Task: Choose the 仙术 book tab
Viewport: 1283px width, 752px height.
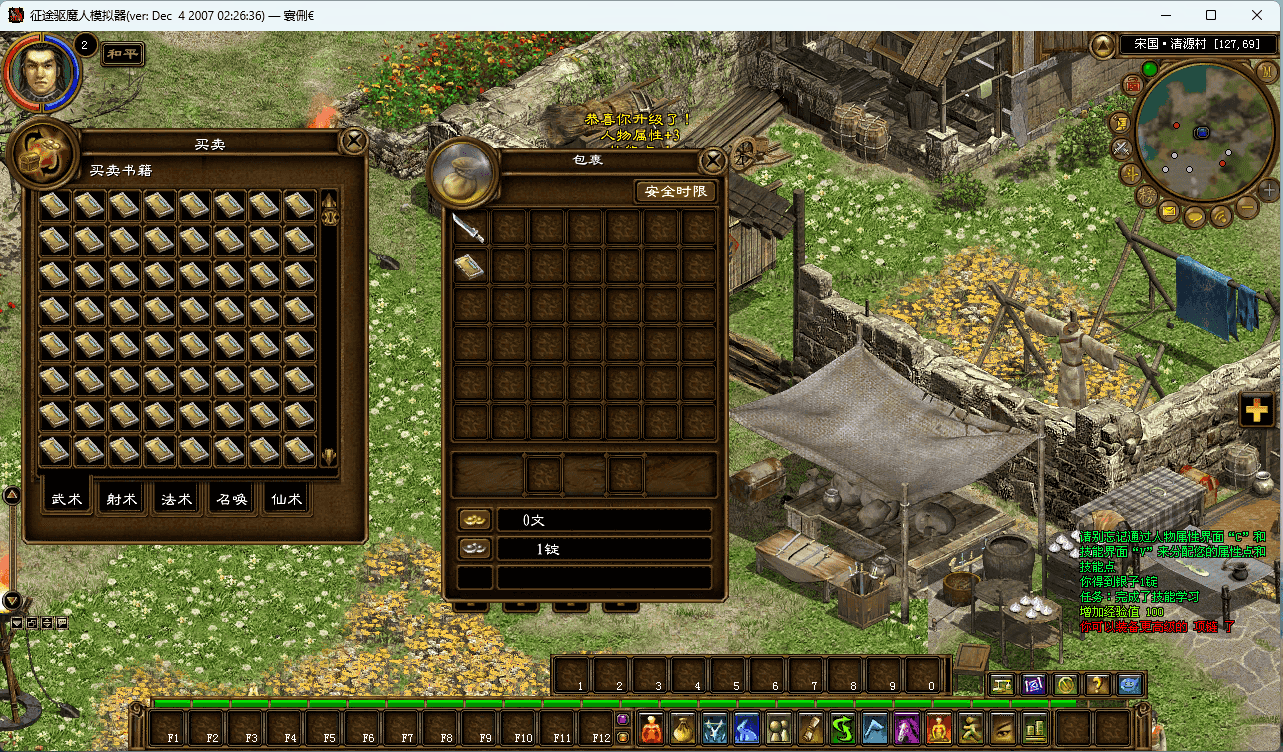Action: [285, 500]
